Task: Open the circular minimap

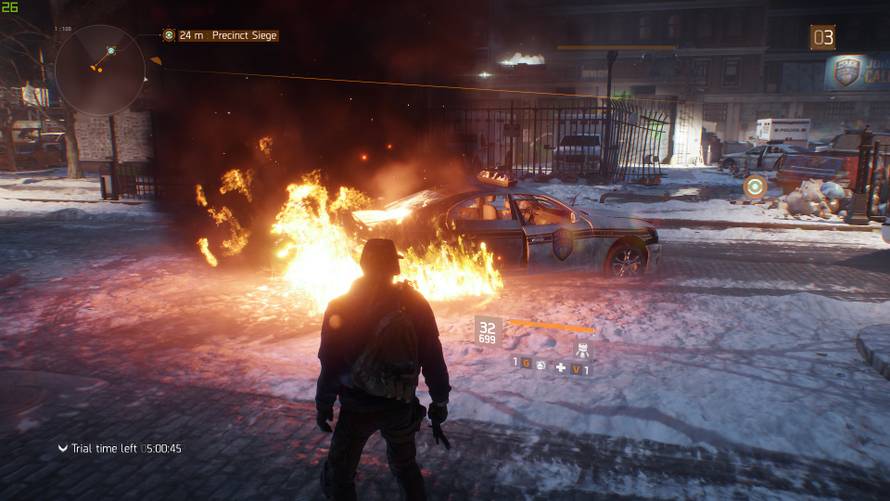Action: click(x=100, y=69)
